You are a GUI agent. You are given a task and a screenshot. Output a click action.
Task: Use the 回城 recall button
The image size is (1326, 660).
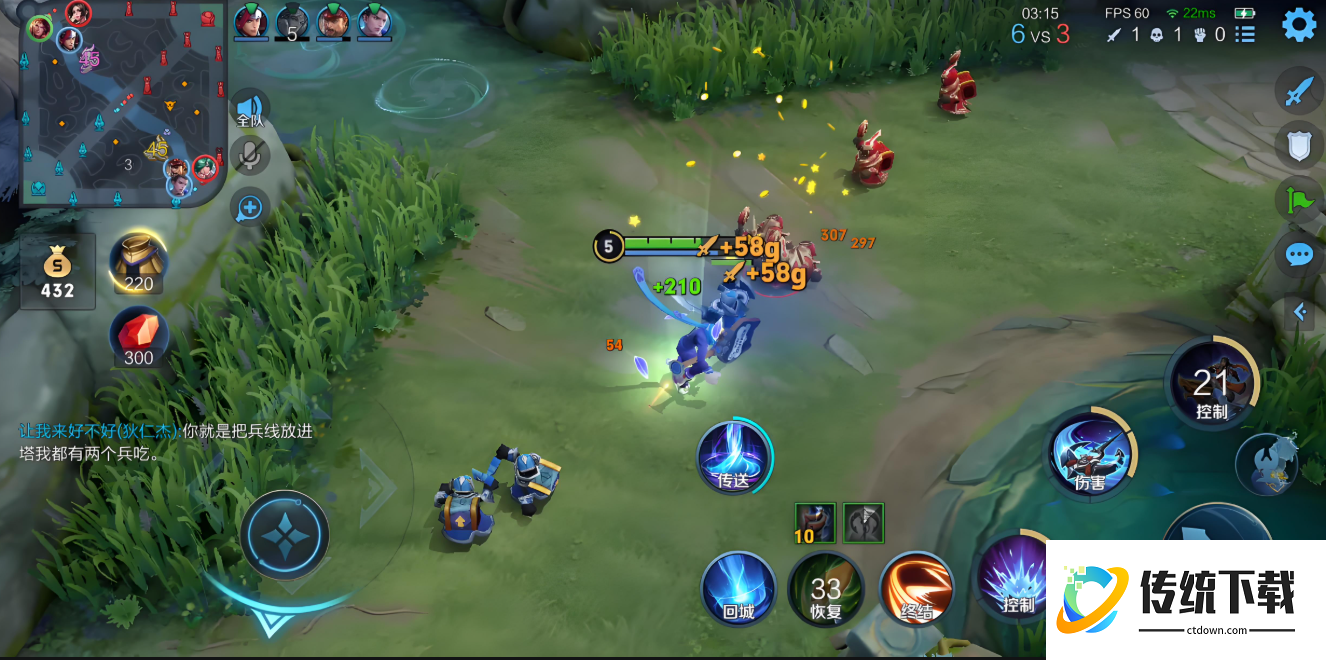[x=738, y=589]
